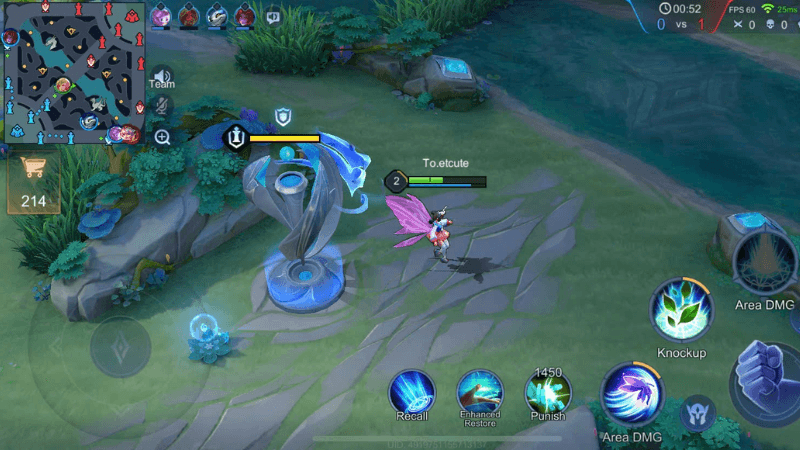The width and height of the screenshot is (800, 450).
Task: Activate the butterfly wing Area DMG skill
Action: pyautogui.click(x=631, y=395)
